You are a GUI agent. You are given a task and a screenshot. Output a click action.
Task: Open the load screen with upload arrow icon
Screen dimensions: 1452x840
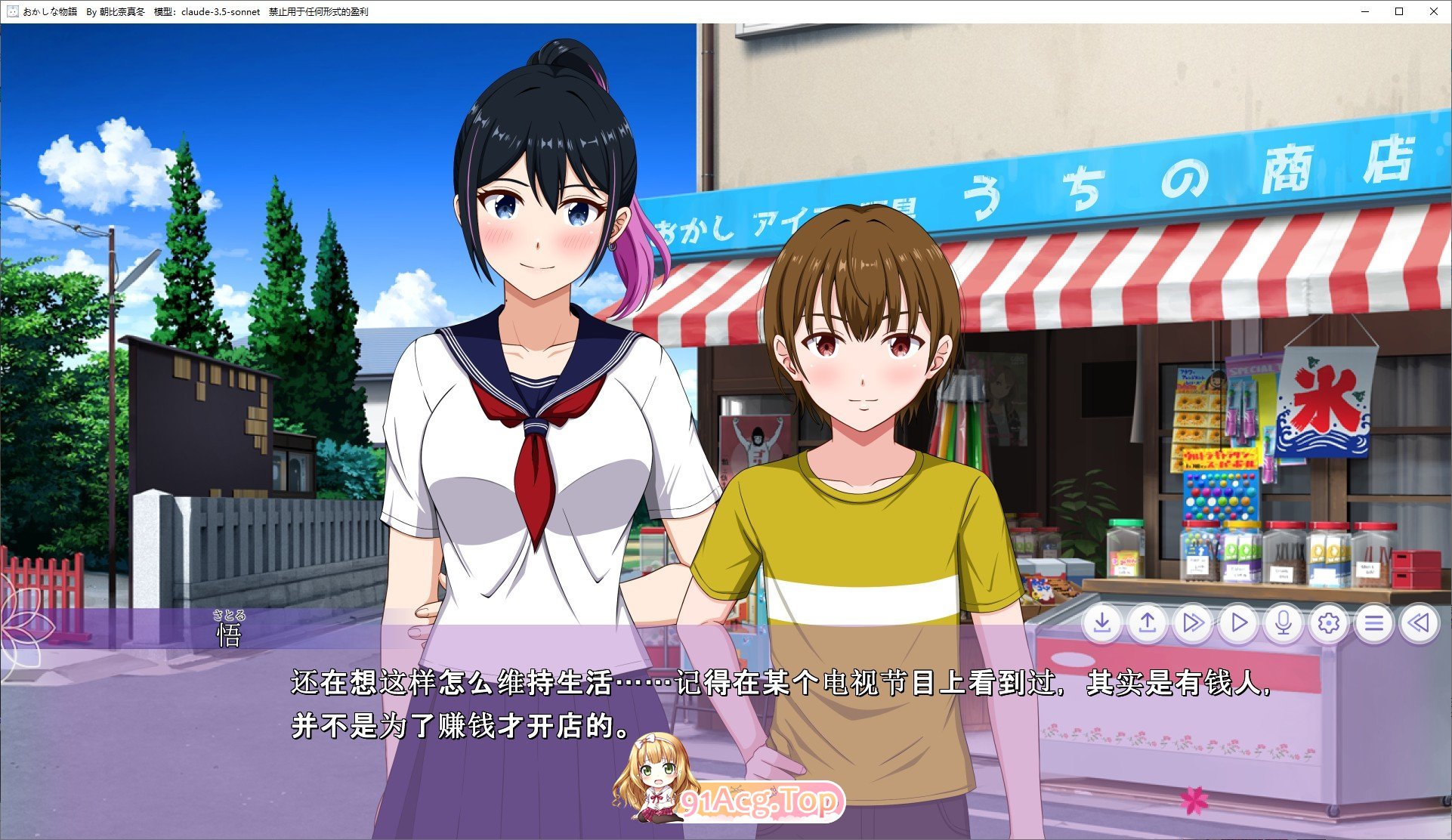click(x=1148, y=624)
